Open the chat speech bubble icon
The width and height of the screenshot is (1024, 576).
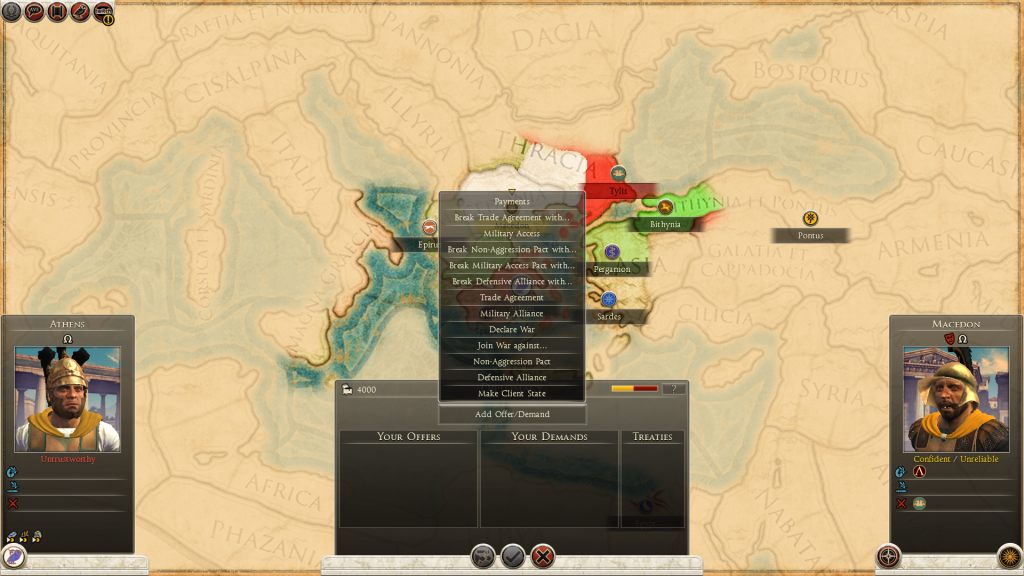[33, 12]
